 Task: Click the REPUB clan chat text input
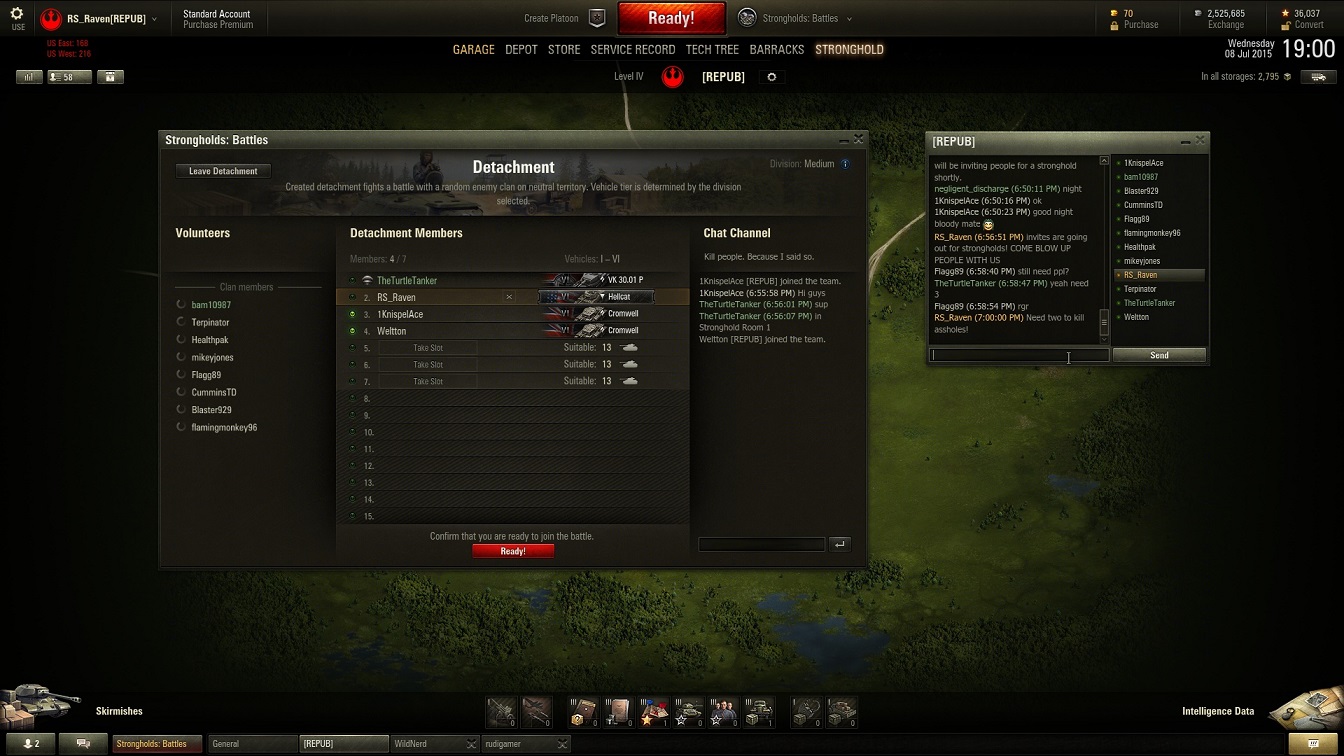coord(1018,355)
